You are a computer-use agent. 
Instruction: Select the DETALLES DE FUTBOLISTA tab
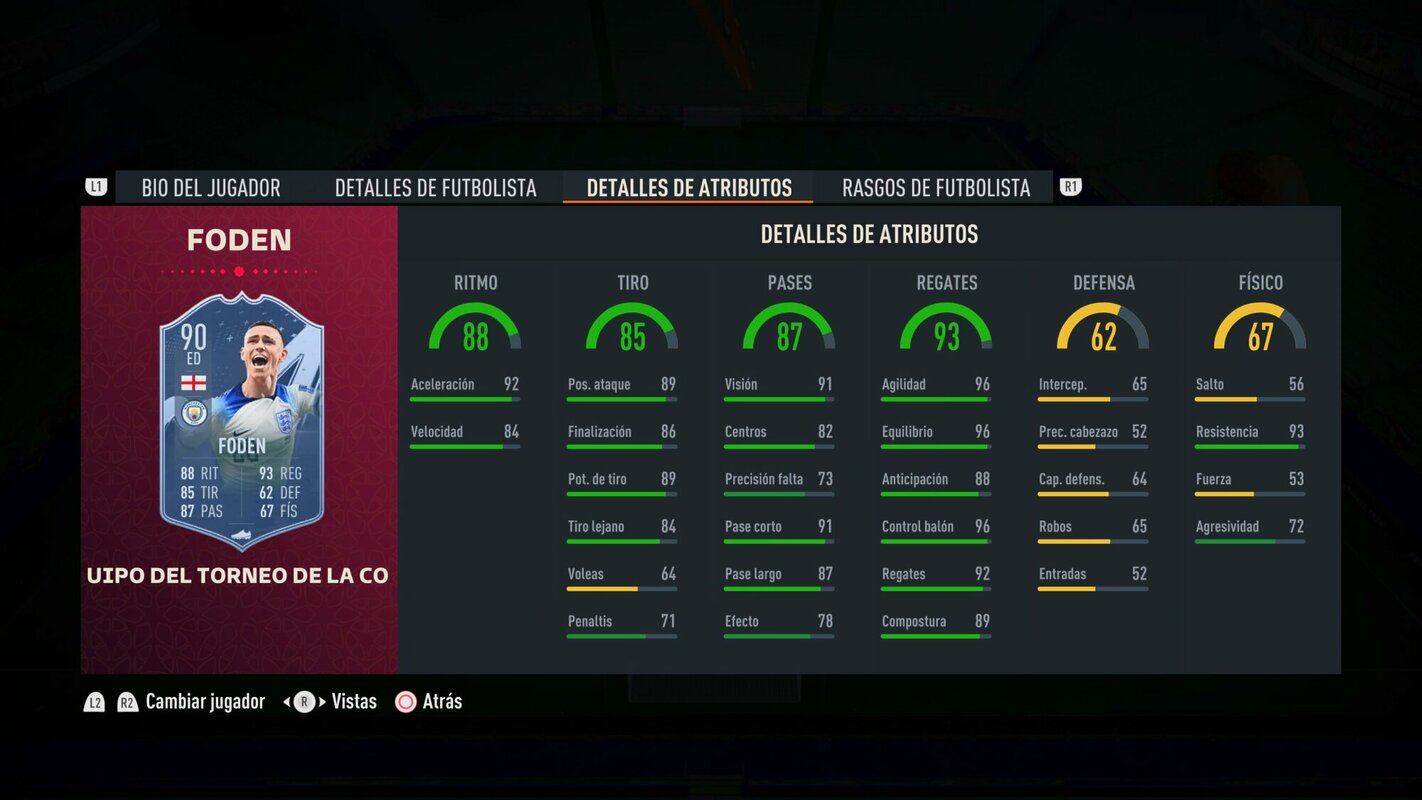pyautogui.click(x=436, y=187)
